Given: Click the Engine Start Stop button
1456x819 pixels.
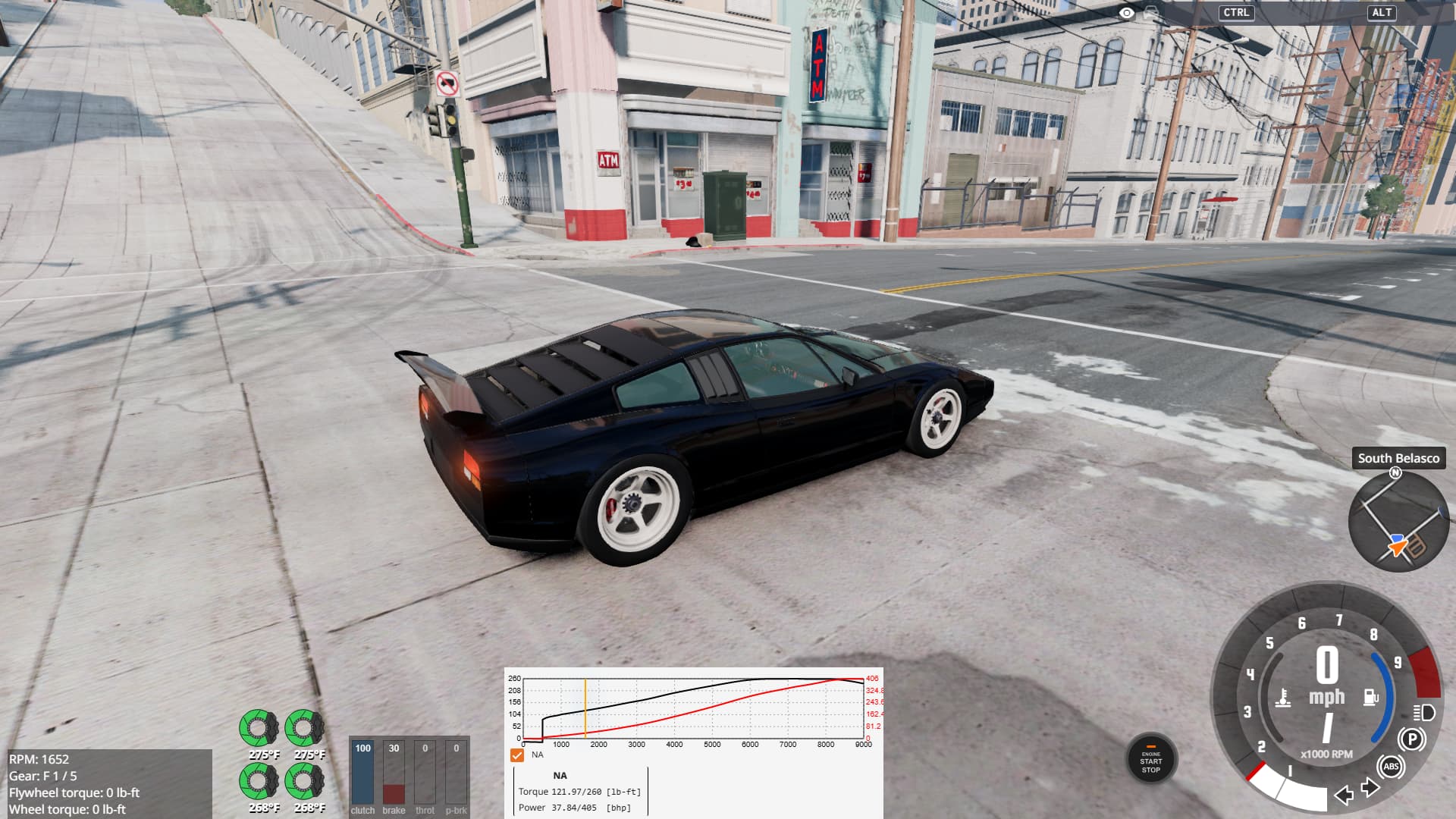Looking at the screenshot, I should point(1150,759).
